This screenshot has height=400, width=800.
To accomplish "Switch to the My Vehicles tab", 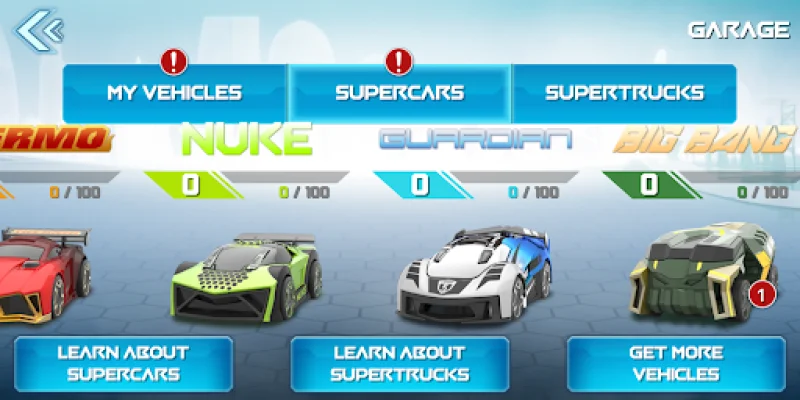I will pyautogui.click(x=175, y=93).
